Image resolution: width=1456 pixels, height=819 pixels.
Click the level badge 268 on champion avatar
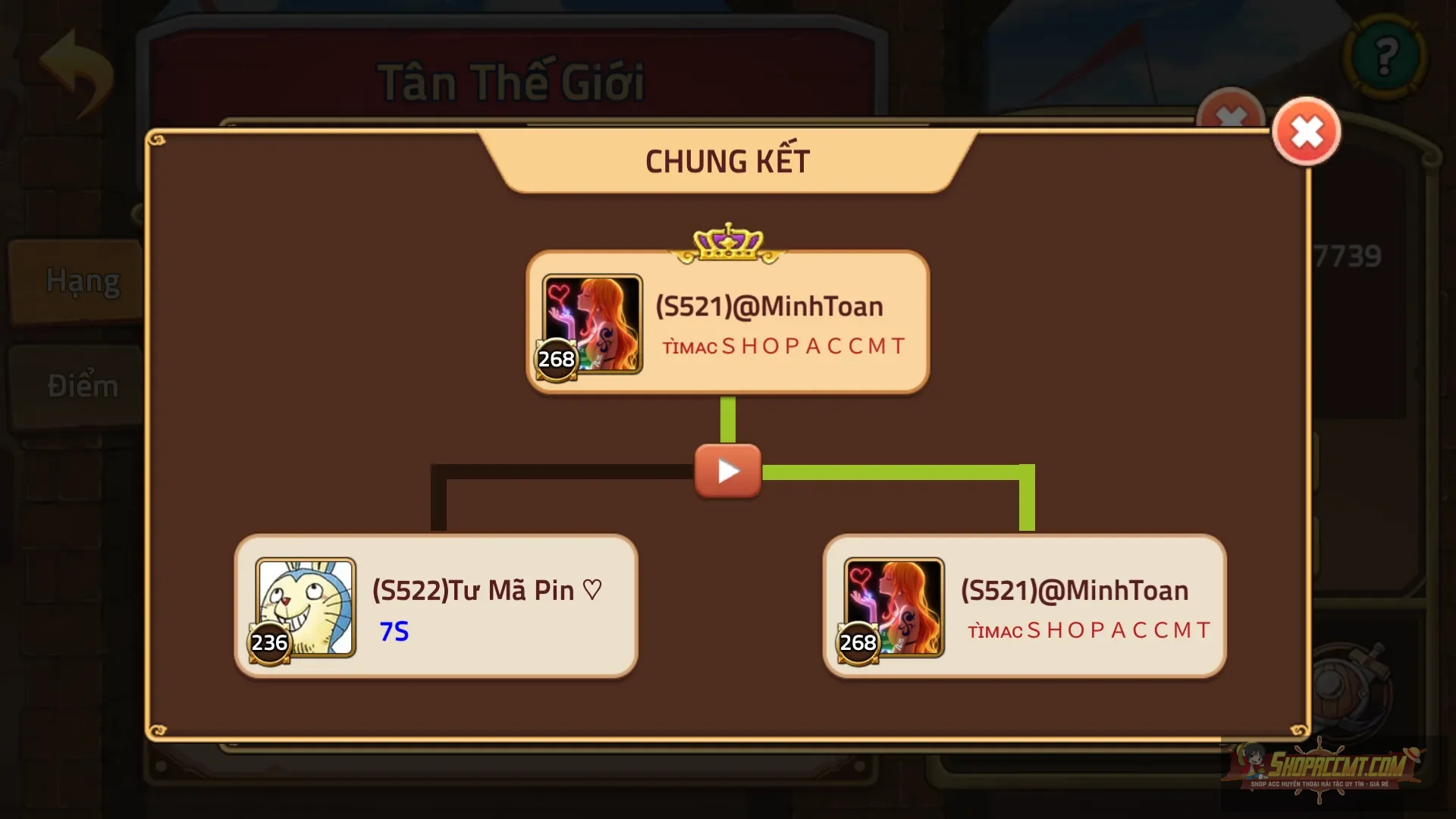pos(556,360)
